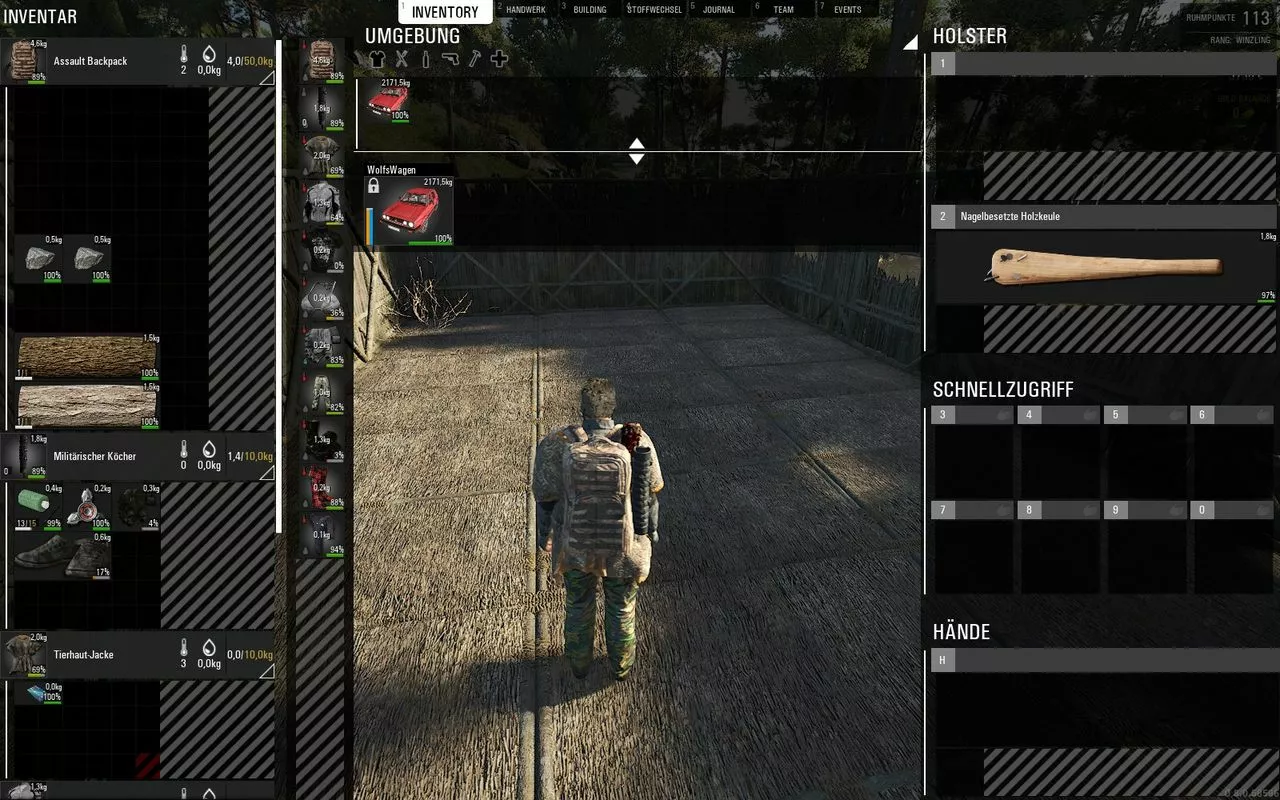Open the Journal tab

point(718,10)
